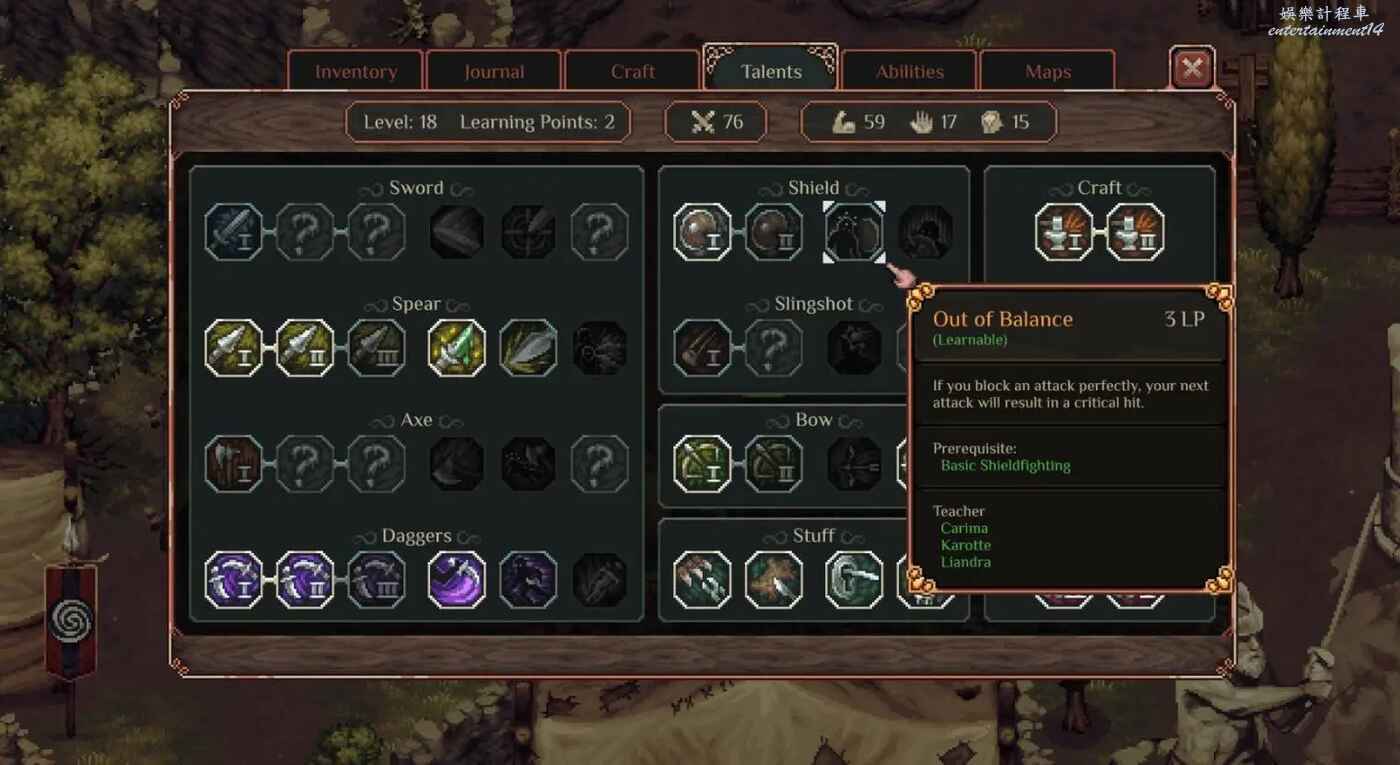
Task: Show the Abilities tab
Action: (909, 72)
